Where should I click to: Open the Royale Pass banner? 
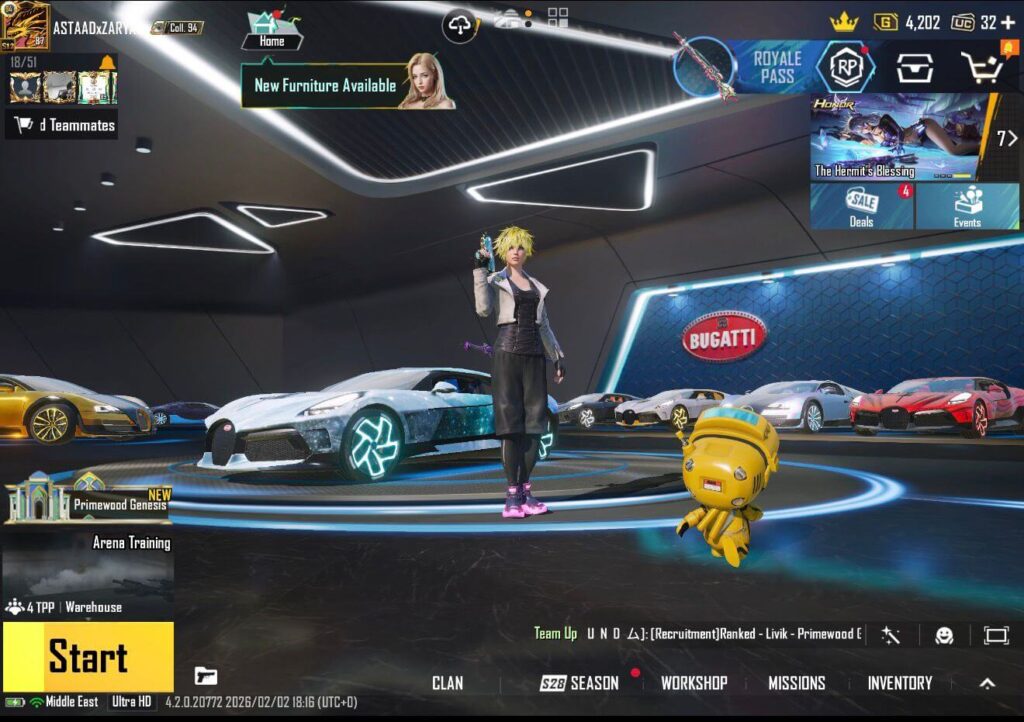click(x=776, y=67)
